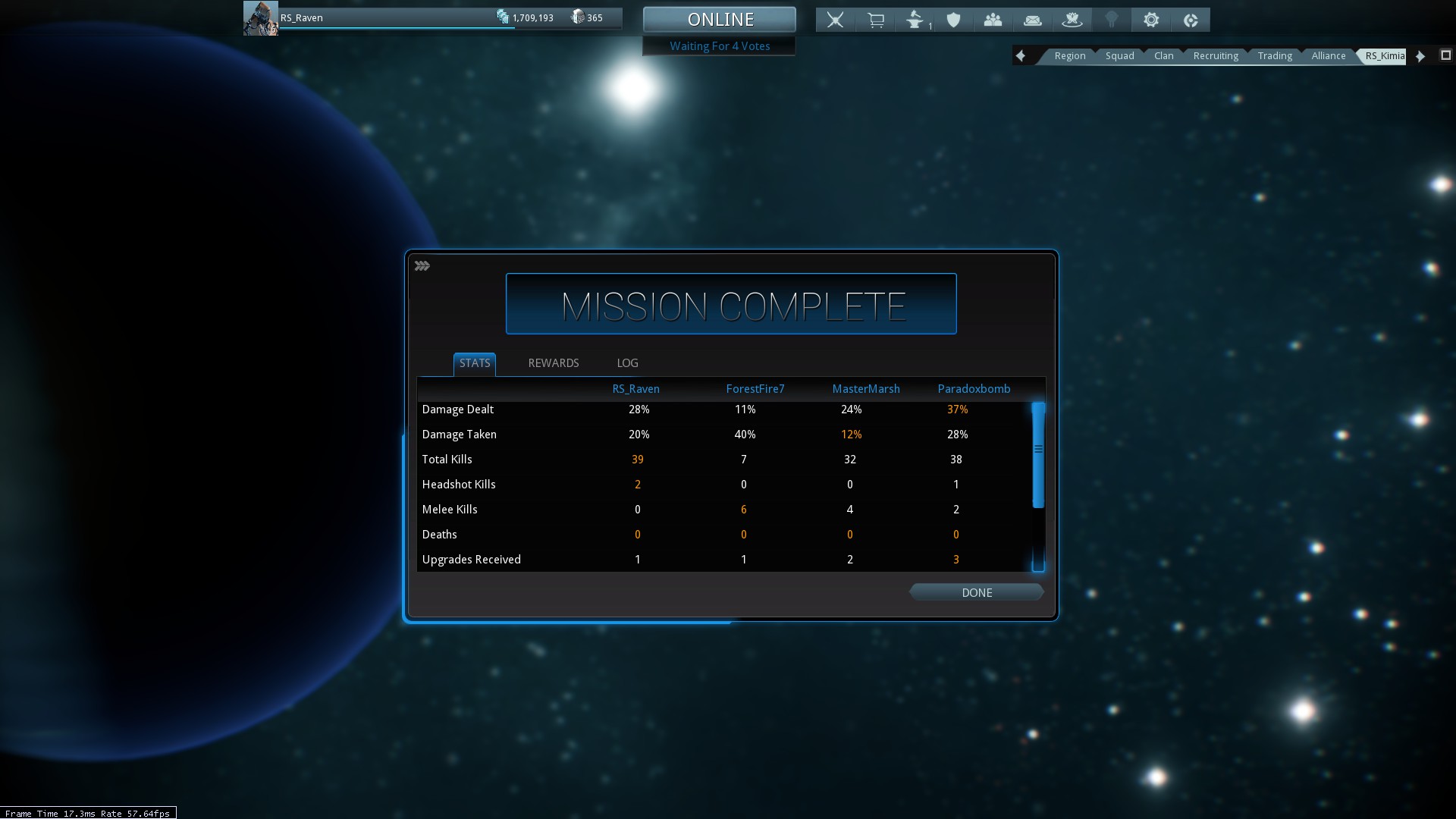Open the foundry anvil icon
1456x819 pixels.
point(915,20)
